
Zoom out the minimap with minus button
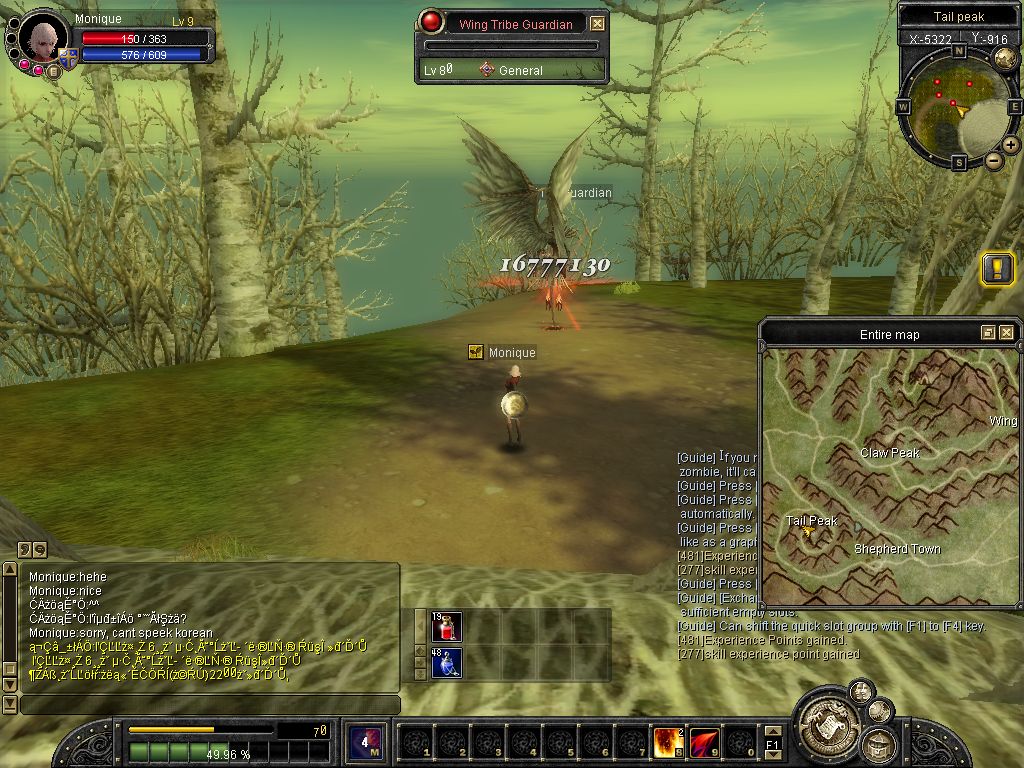(994, 160)
